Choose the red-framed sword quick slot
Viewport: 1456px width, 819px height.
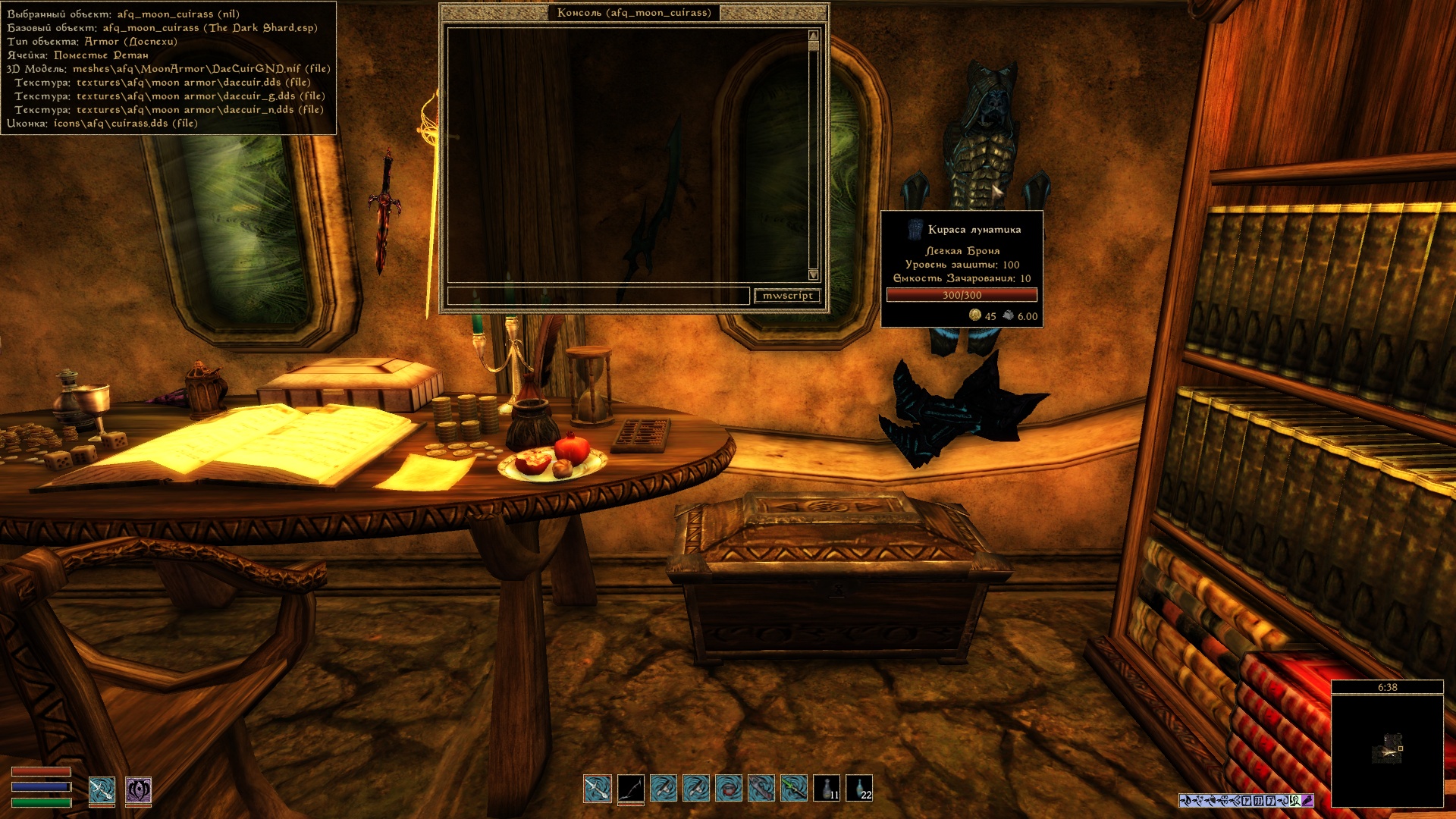598,789
